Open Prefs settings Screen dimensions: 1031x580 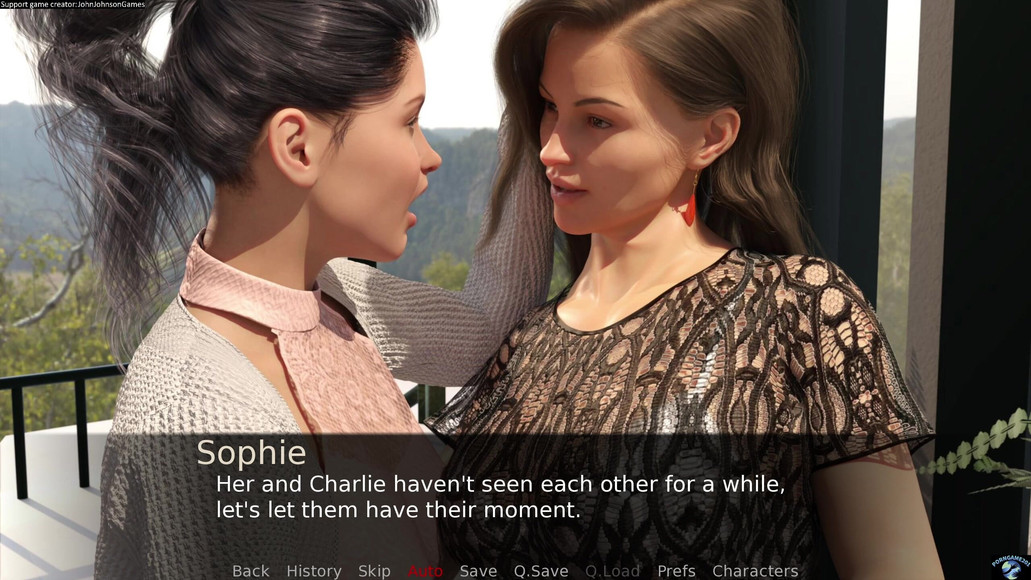point(676,570)
